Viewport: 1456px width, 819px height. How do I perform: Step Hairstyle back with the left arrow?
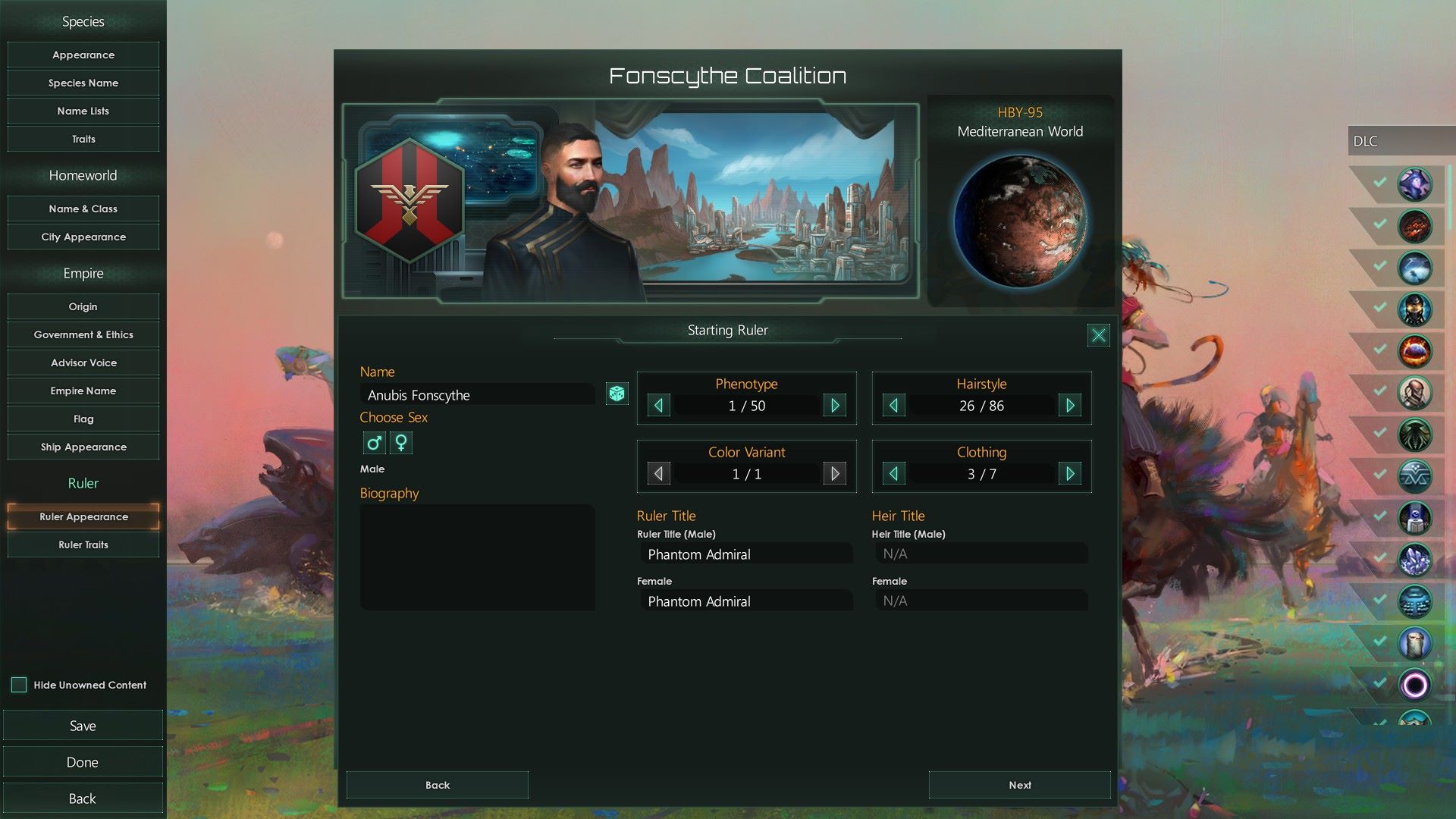point(893,406)
